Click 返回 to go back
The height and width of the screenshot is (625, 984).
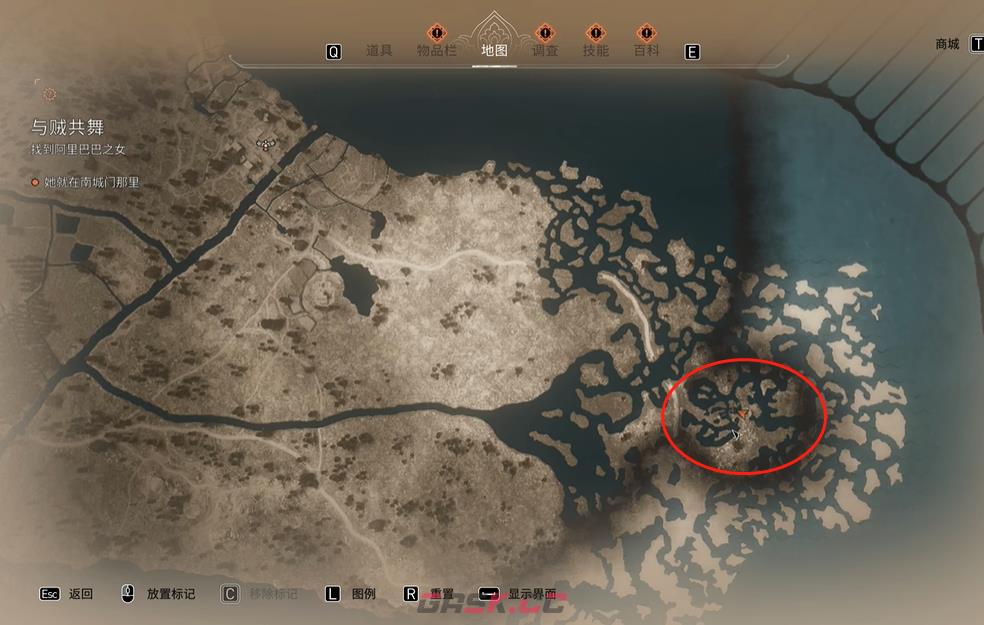click(x=81, y=594)
